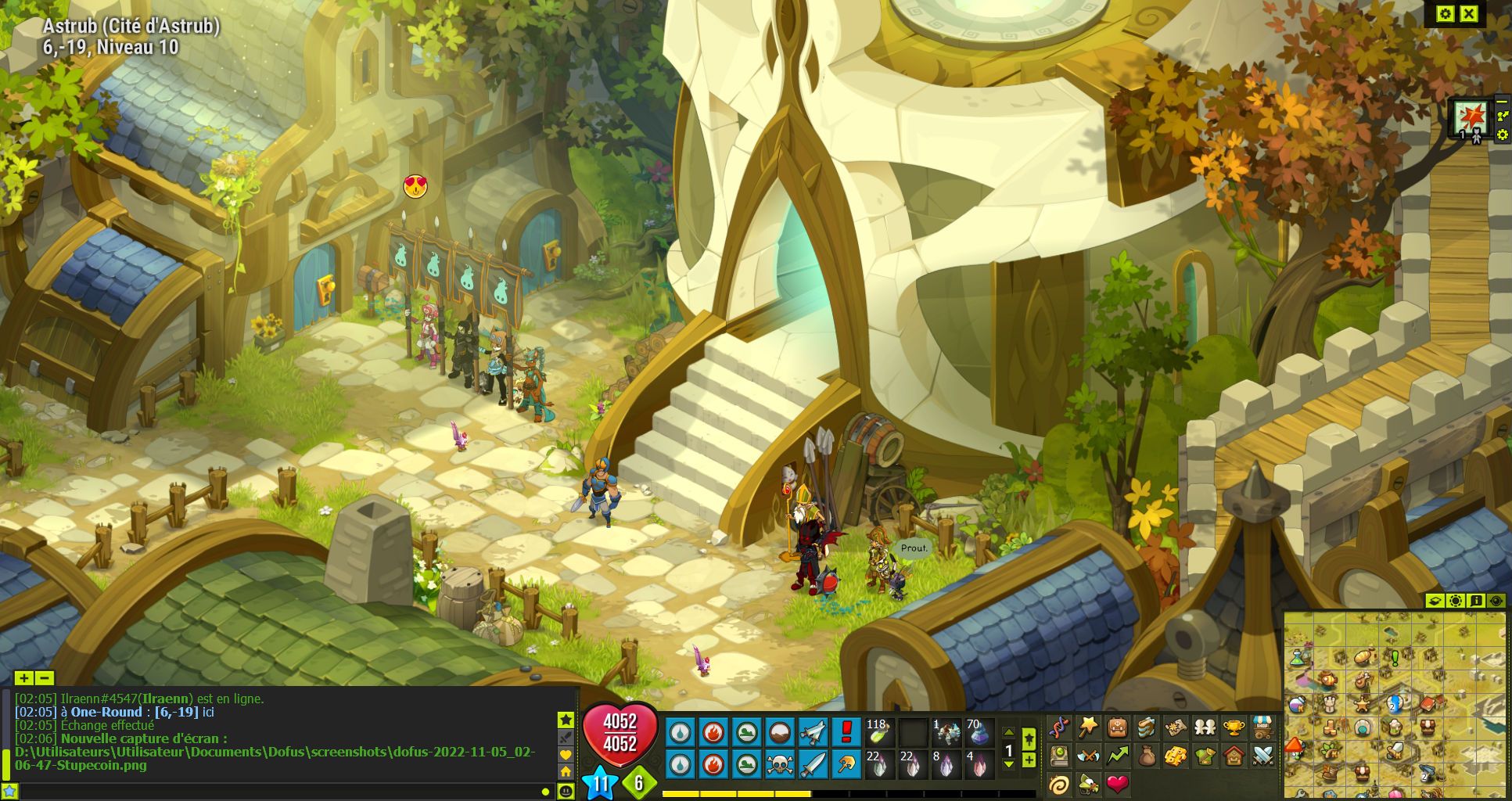Open the shop cart icon

click(x=1262, y=728)
